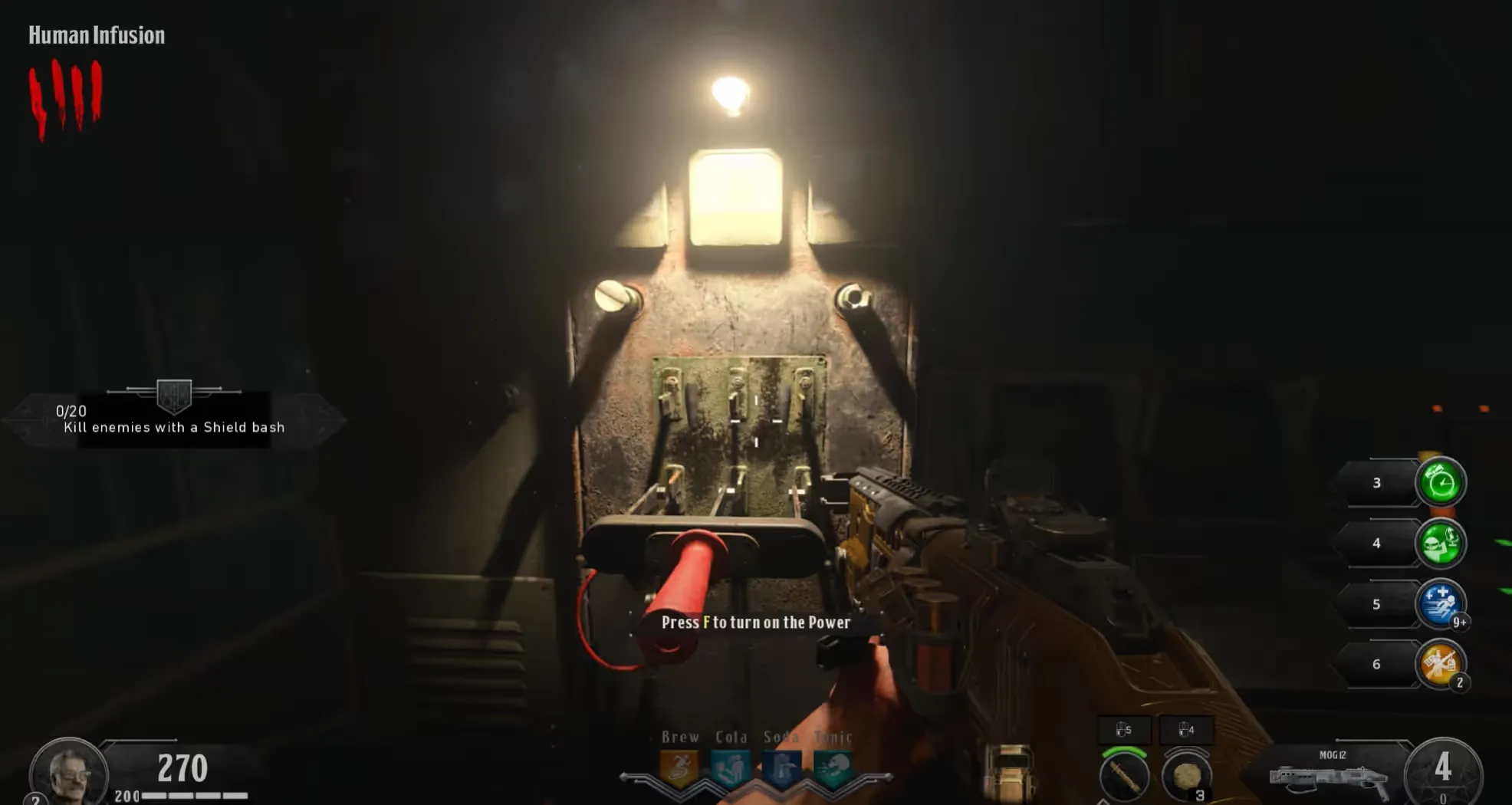Select the MOG 12 shotgun weapon icon
The height and width of the screenshot is (805, 1512).
(x=1329, y=780)
